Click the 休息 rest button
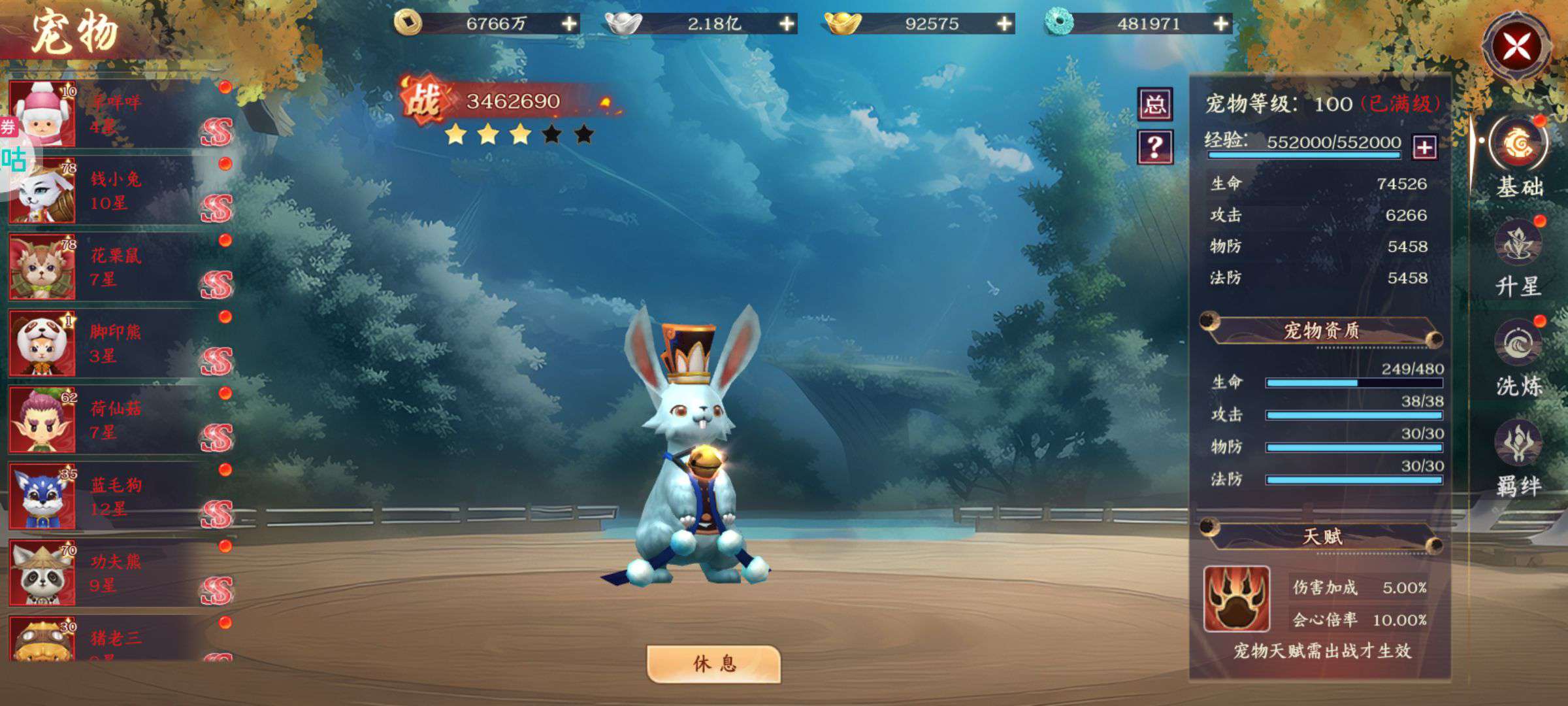Viewport: 1568px width, 706px height. (x=713, y=664)
